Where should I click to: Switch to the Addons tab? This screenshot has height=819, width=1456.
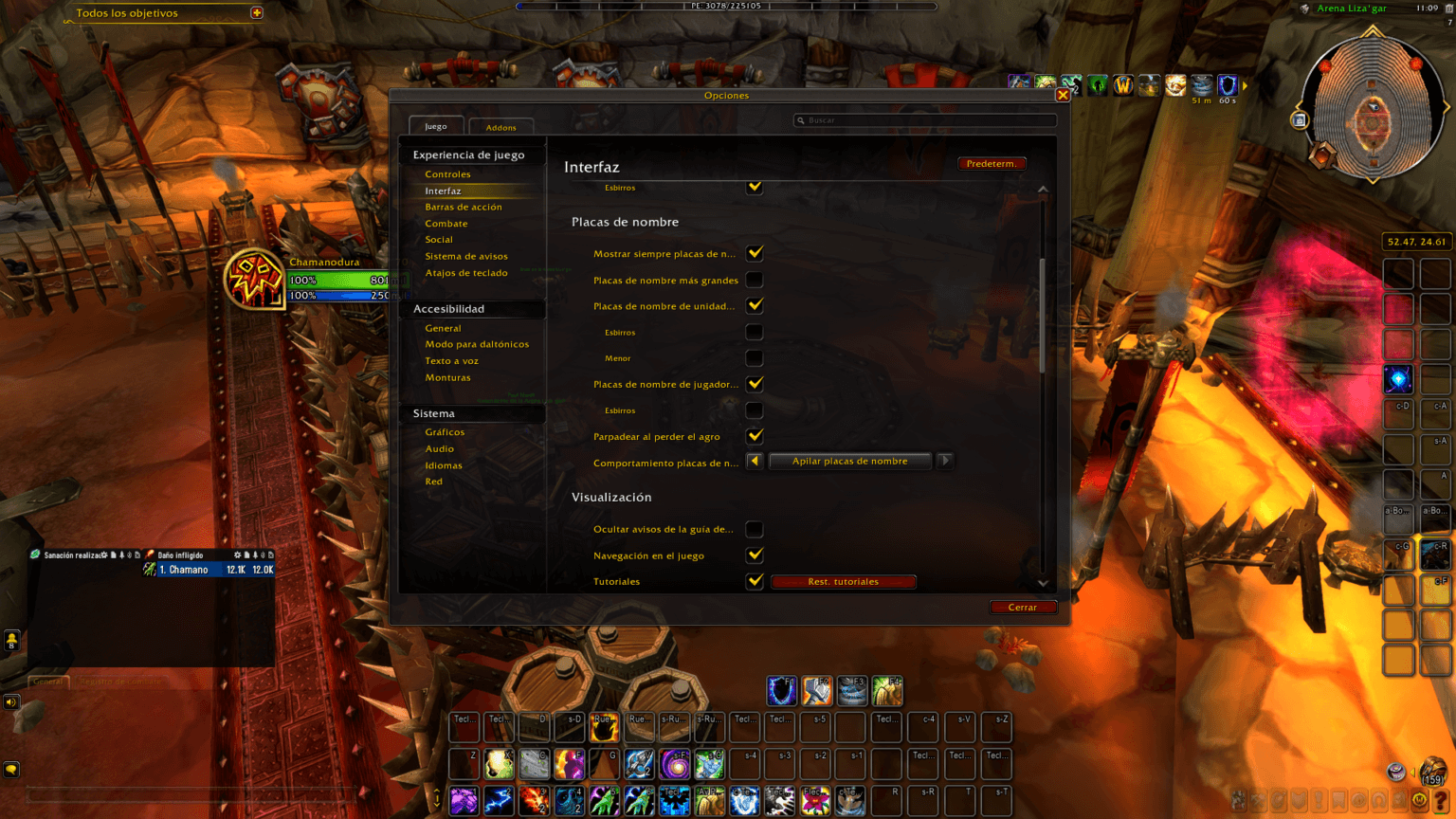click(x=500, y=126)
